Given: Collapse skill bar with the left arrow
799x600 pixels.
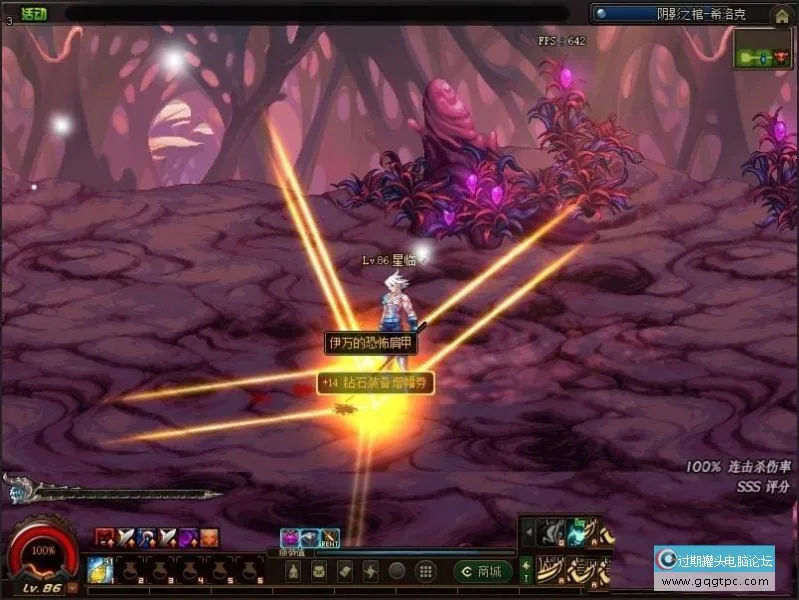Looking at the screenshot, I should pyautogui.click(x=527, y=533).
